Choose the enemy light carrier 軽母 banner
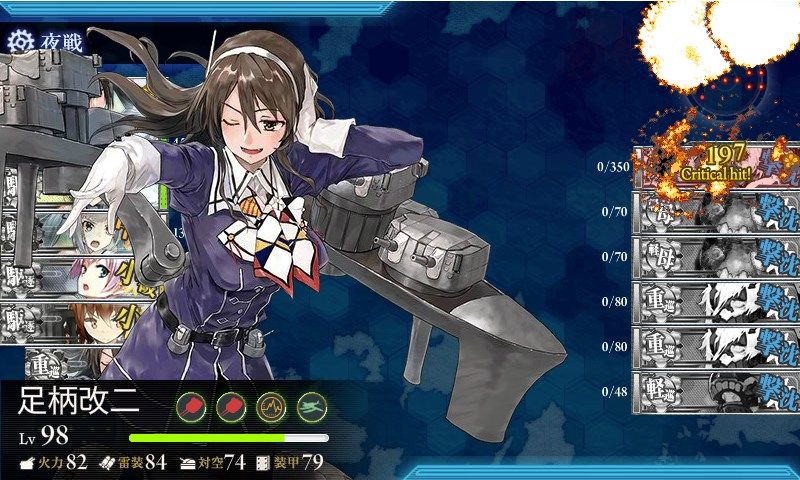The width and height of the screenshot is (800, 480). point(717,256)
